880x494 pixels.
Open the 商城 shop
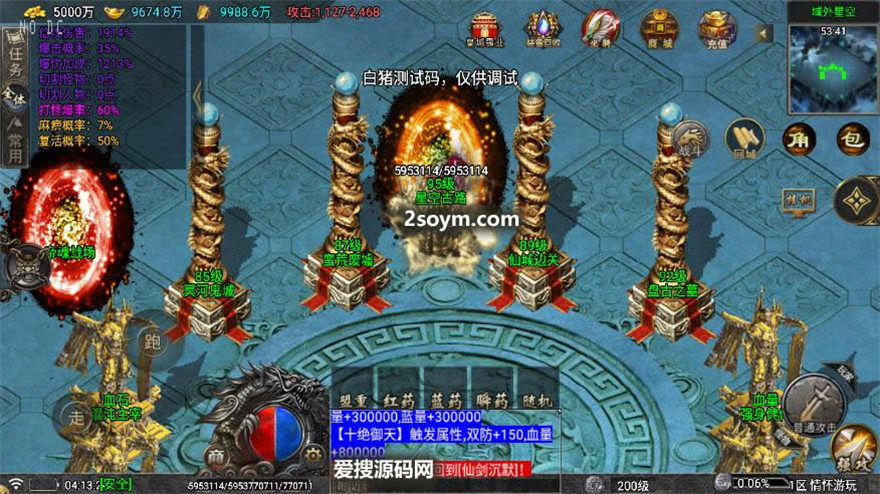click(659, 28)
